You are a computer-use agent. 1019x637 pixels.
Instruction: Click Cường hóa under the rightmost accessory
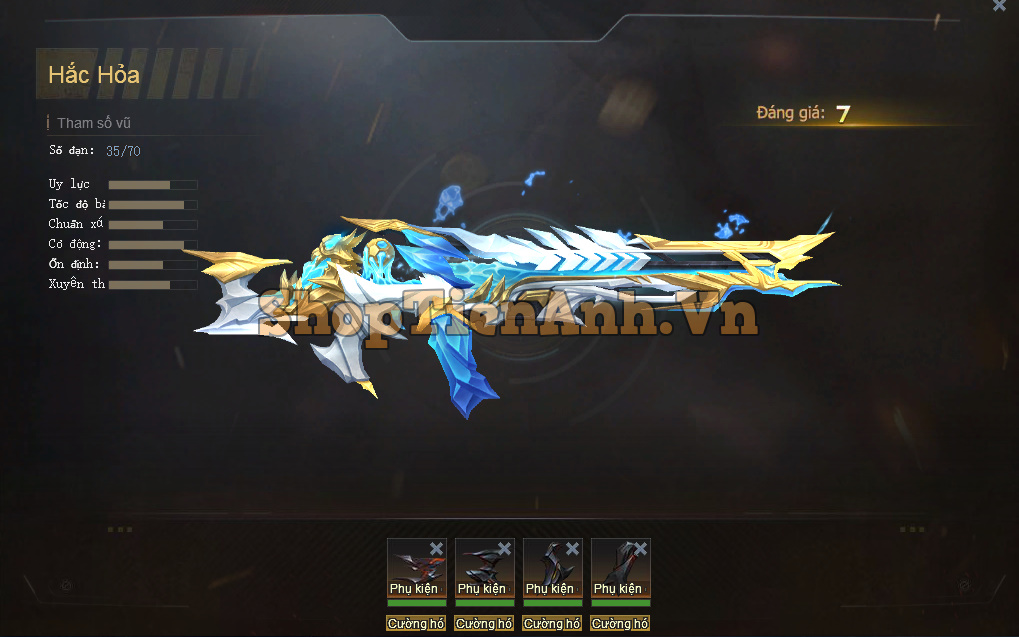click(x=620, y=623)
